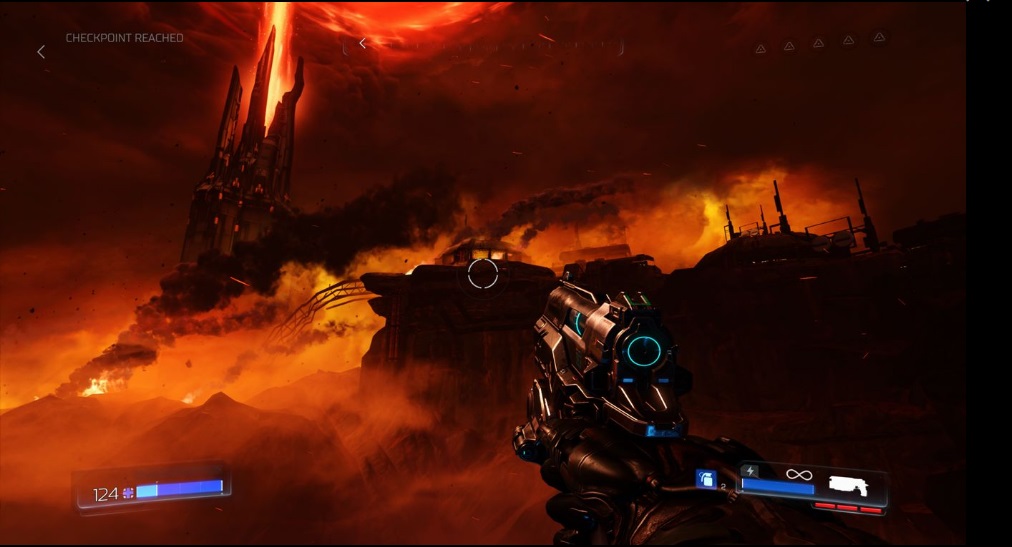Select the frag grenade equipment icon
The height and width of the screenshot is (547, 1012).
click(705, 480)
